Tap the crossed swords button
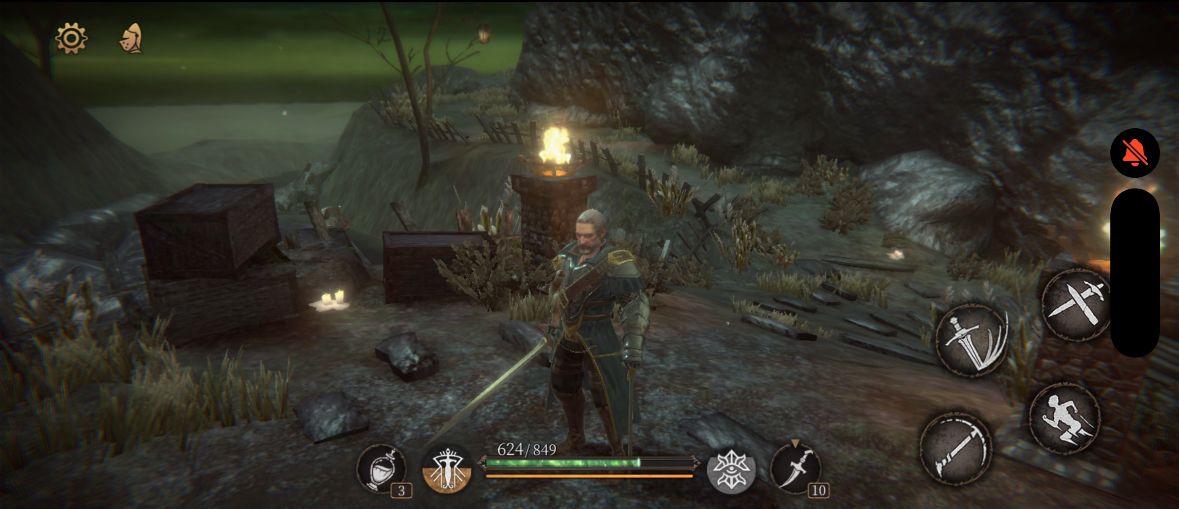The height and width of the screenshot is (509, 1179). pos(1075,303)
